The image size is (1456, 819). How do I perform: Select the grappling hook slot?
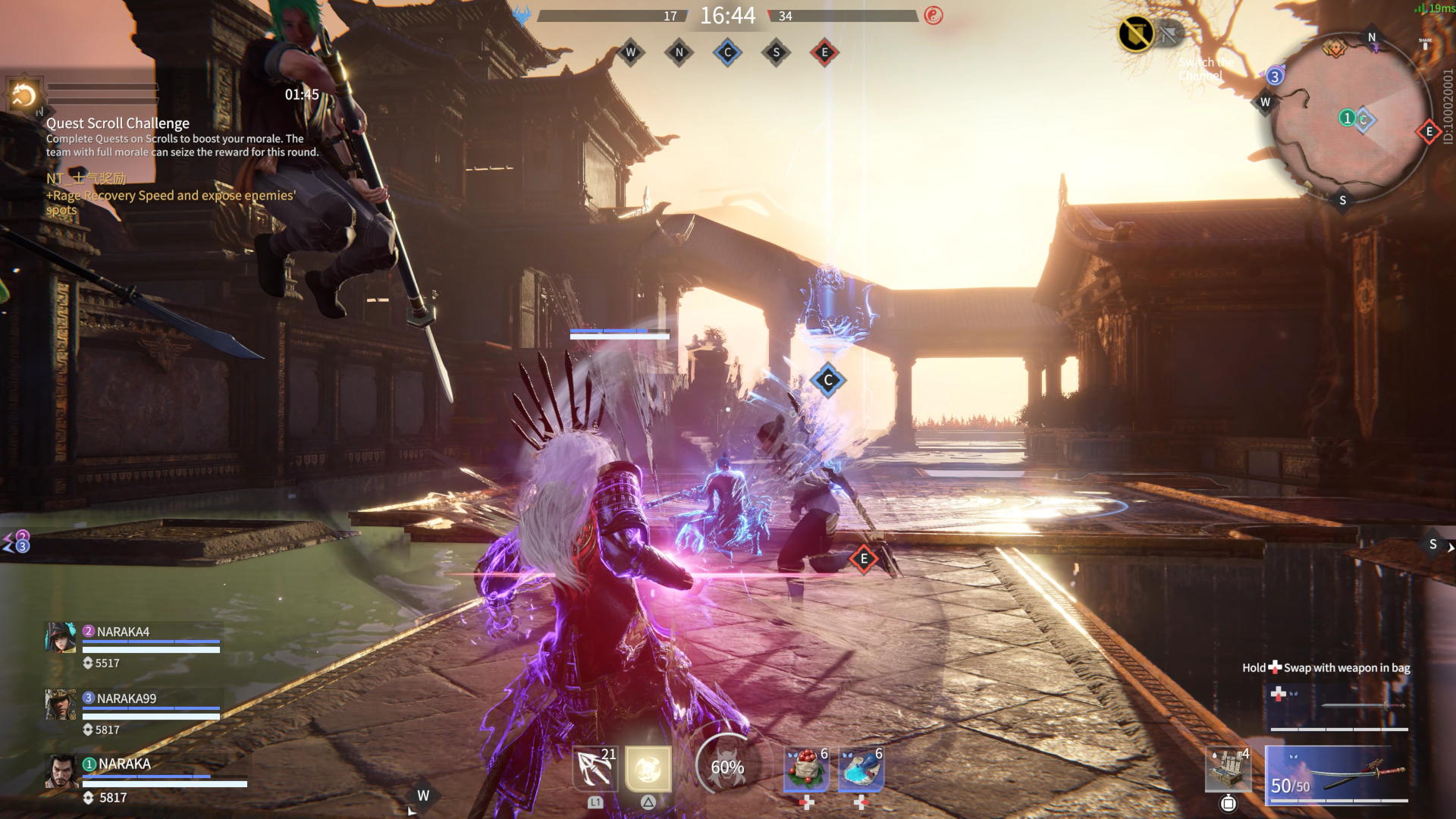[595, 770]
